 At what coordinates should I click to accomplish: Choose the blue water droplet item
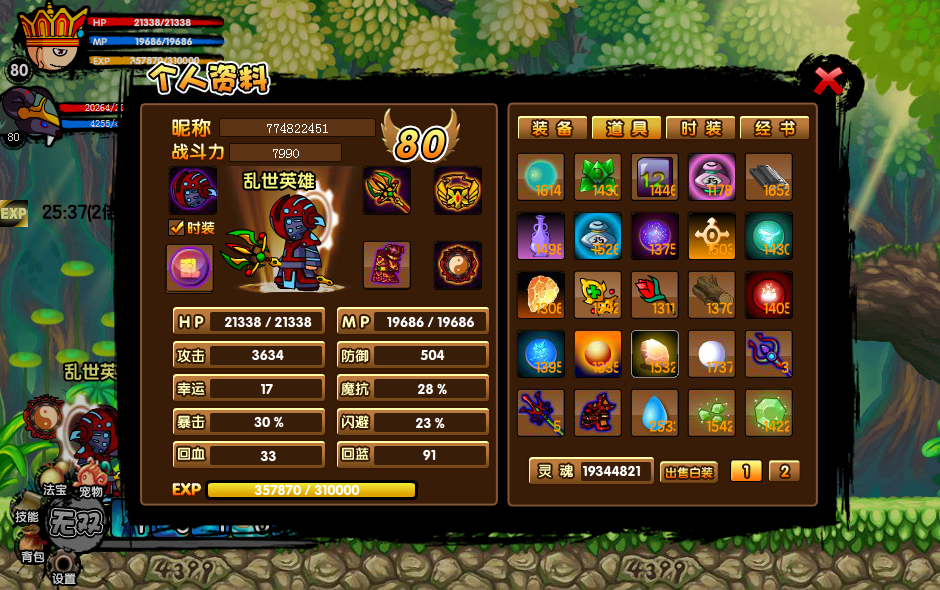coord(655,413)
